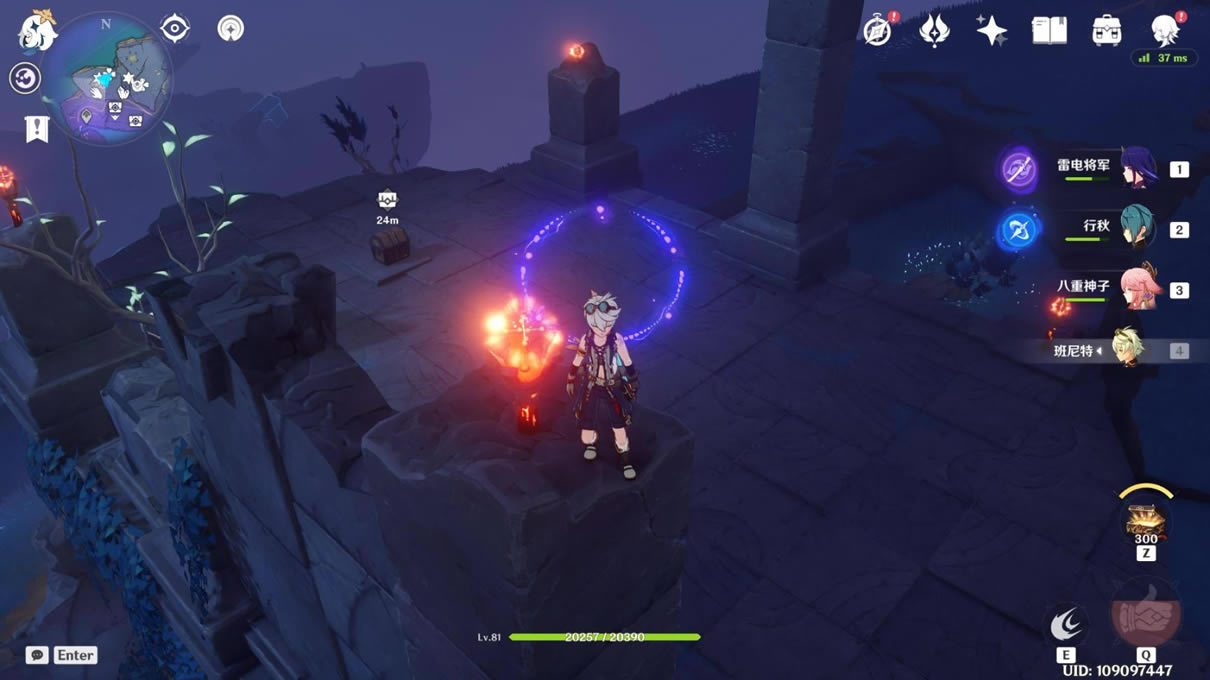Activate the elemental sight eye icon

[175, 28]
